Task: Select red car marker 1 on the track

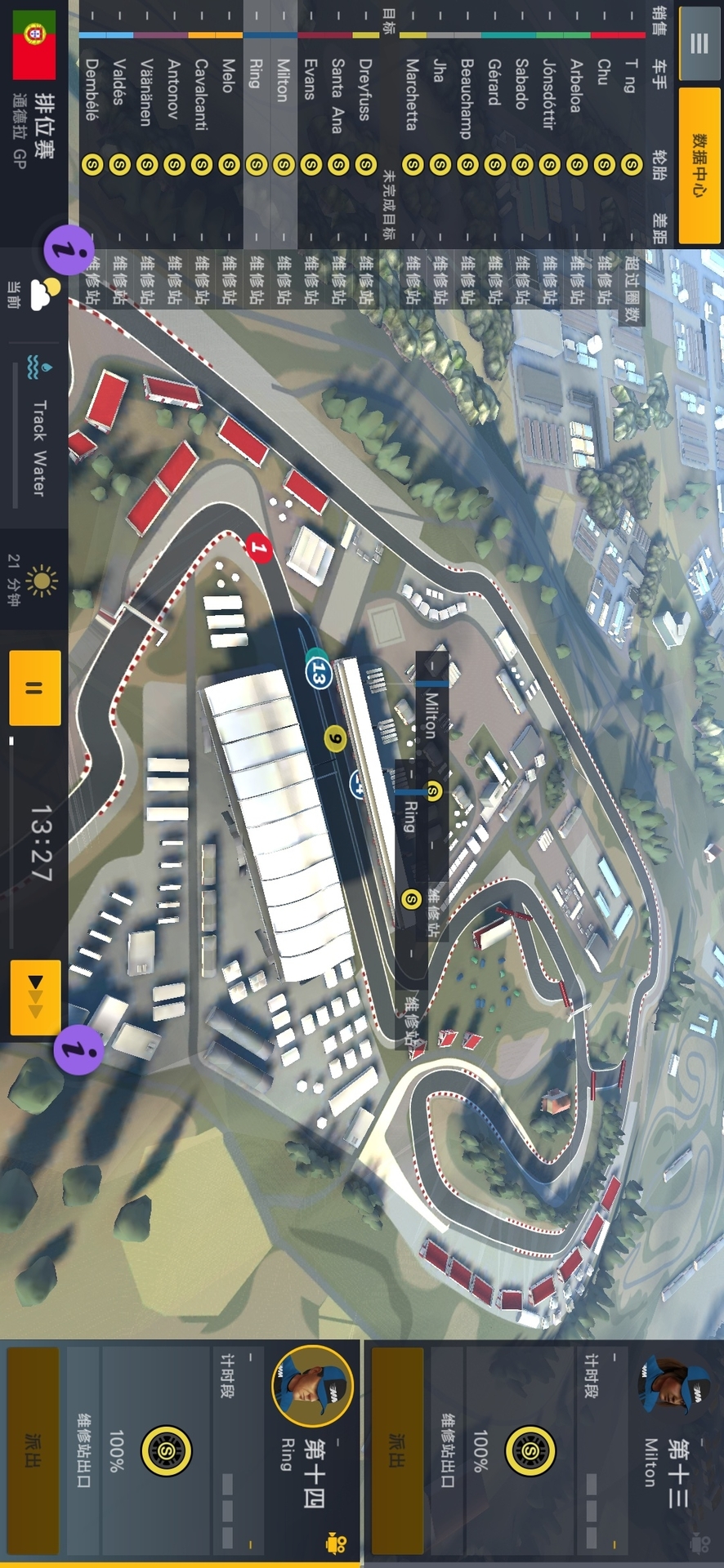Action: point(259,547)
